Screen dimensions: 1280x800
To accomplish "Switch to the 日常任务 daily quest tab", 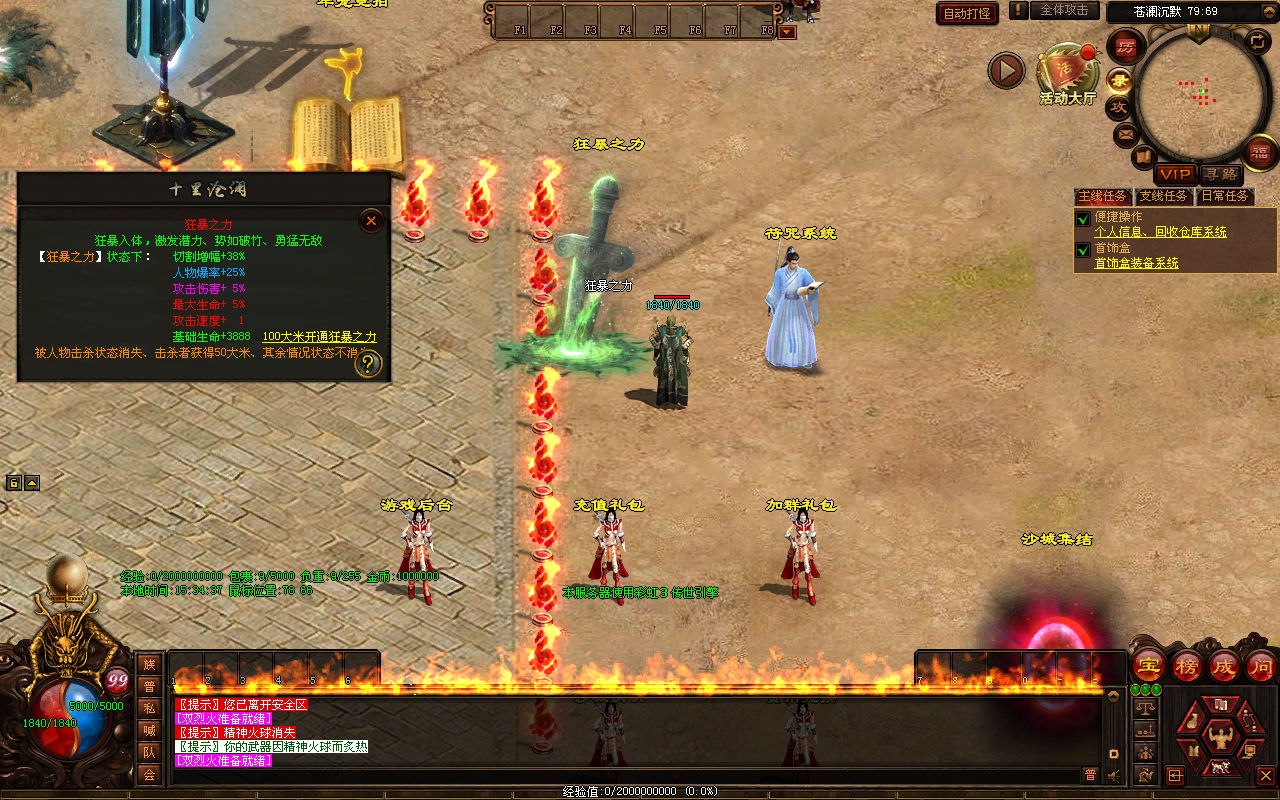I will [x=1225, y=196].
